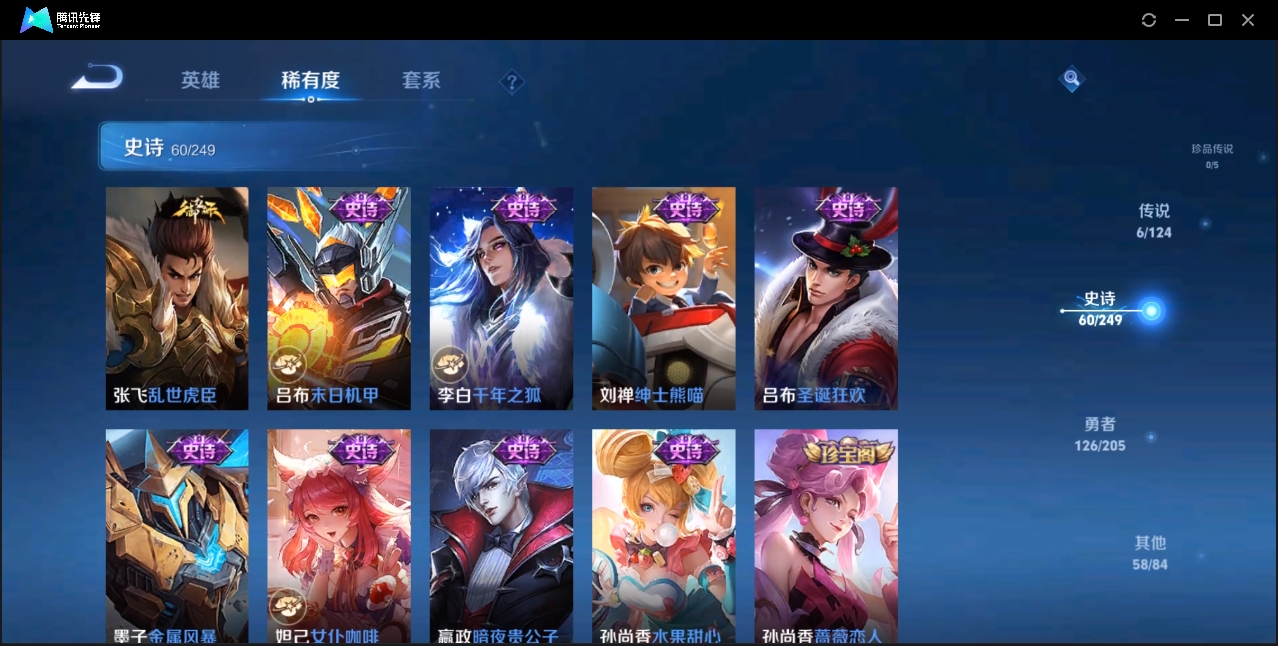Select the 张飞 乱世虎臣 skin card
This screenshot has width=1278, height=646.
pos(177,298)
